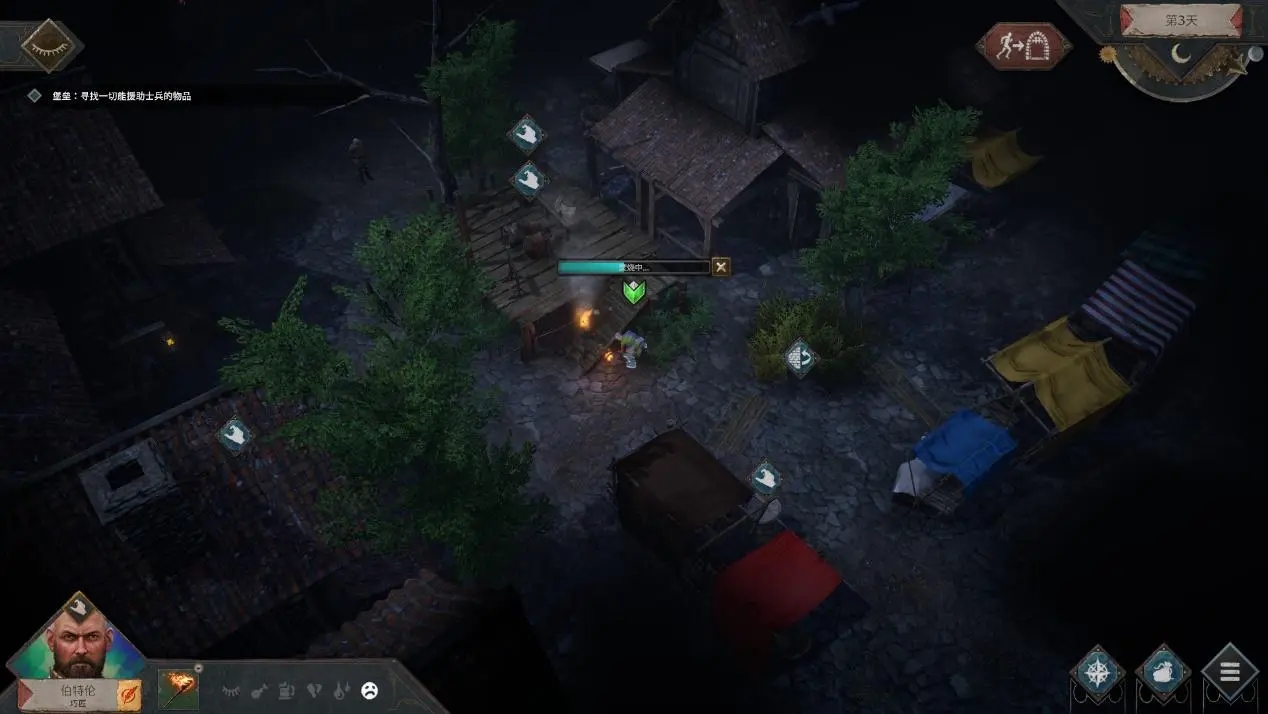Cancel the action in progress with the X
The width and height of the screenshot is (1268, 714).
(721, 267)
